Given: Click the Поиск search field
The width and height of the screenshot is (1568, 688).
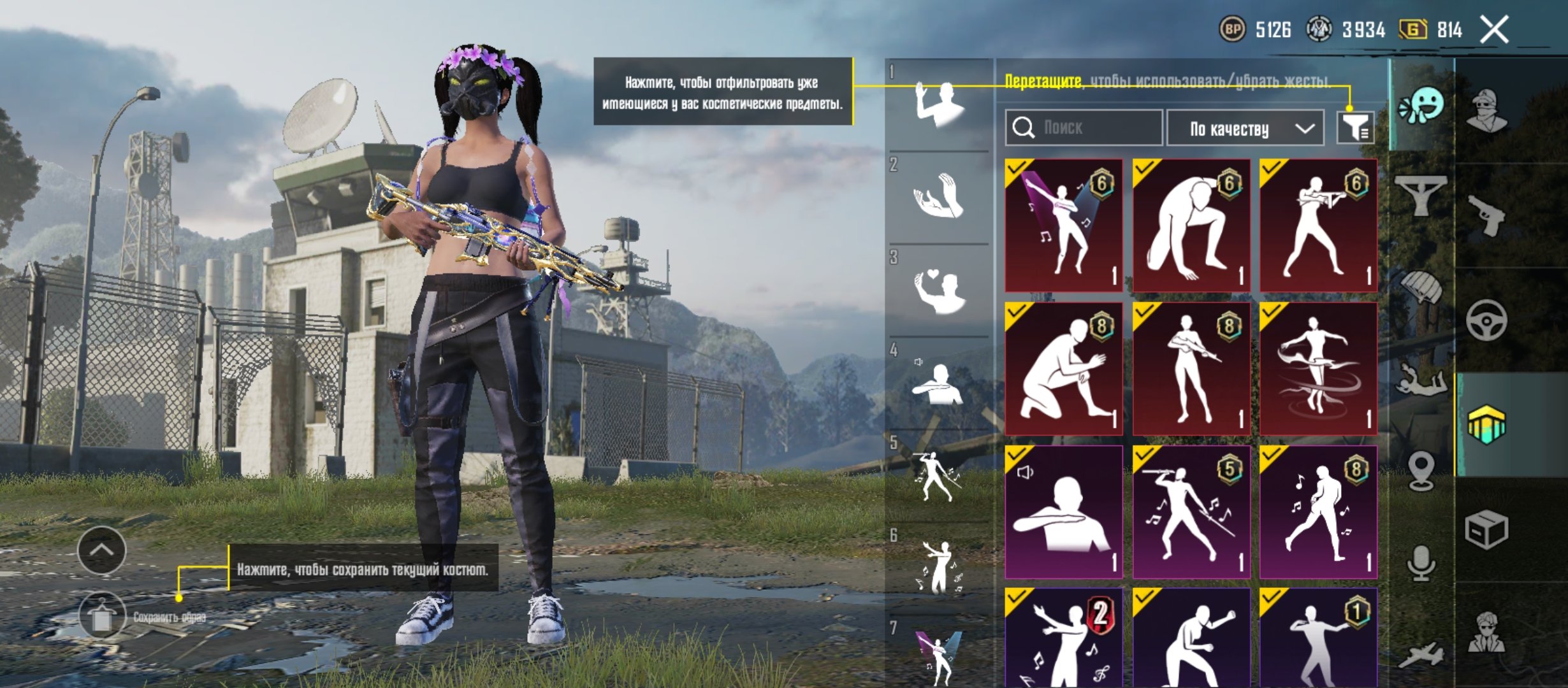Looking at the screenshot, I should point(1084,128).
